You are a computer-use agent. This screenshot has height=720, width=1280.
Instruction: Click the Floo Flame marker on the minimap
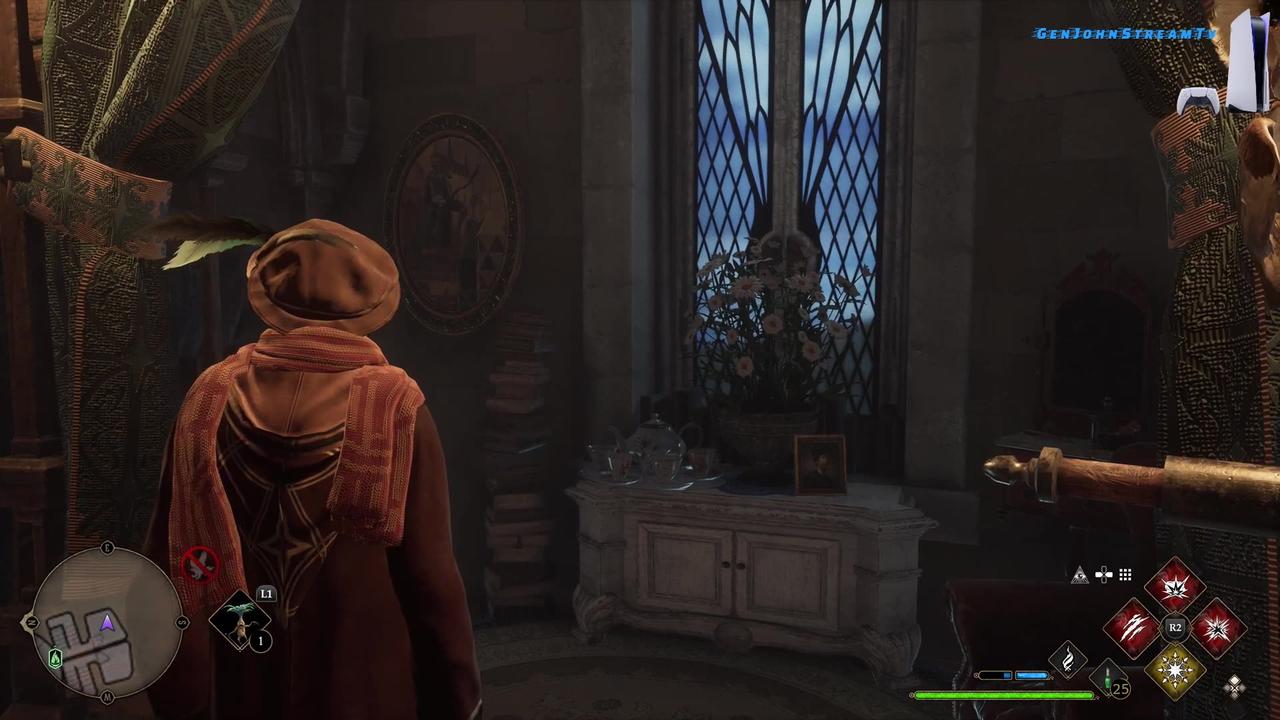tap(55, 659)
